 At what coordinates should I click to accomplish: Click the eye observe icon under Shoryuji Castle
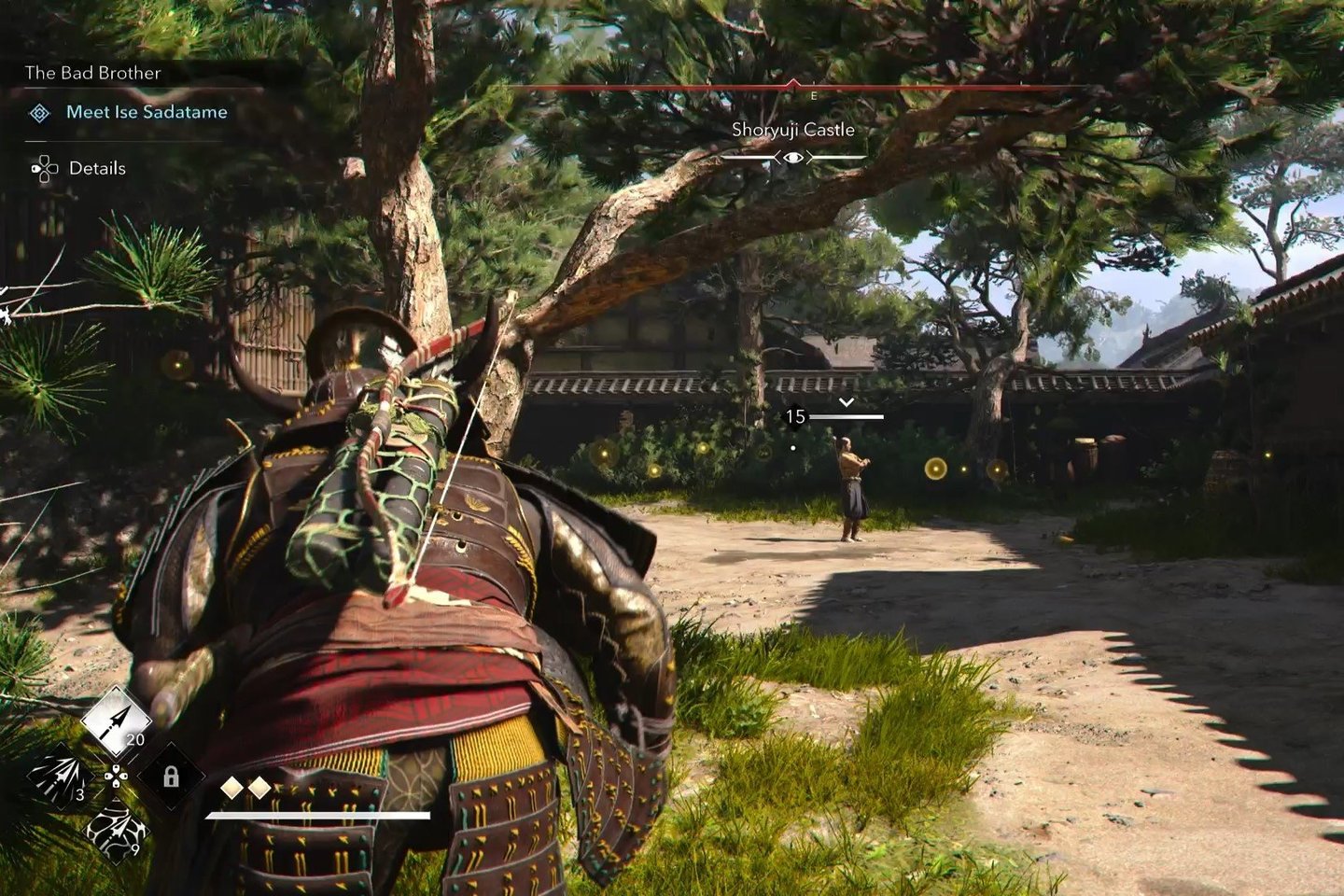pos(792,158)
